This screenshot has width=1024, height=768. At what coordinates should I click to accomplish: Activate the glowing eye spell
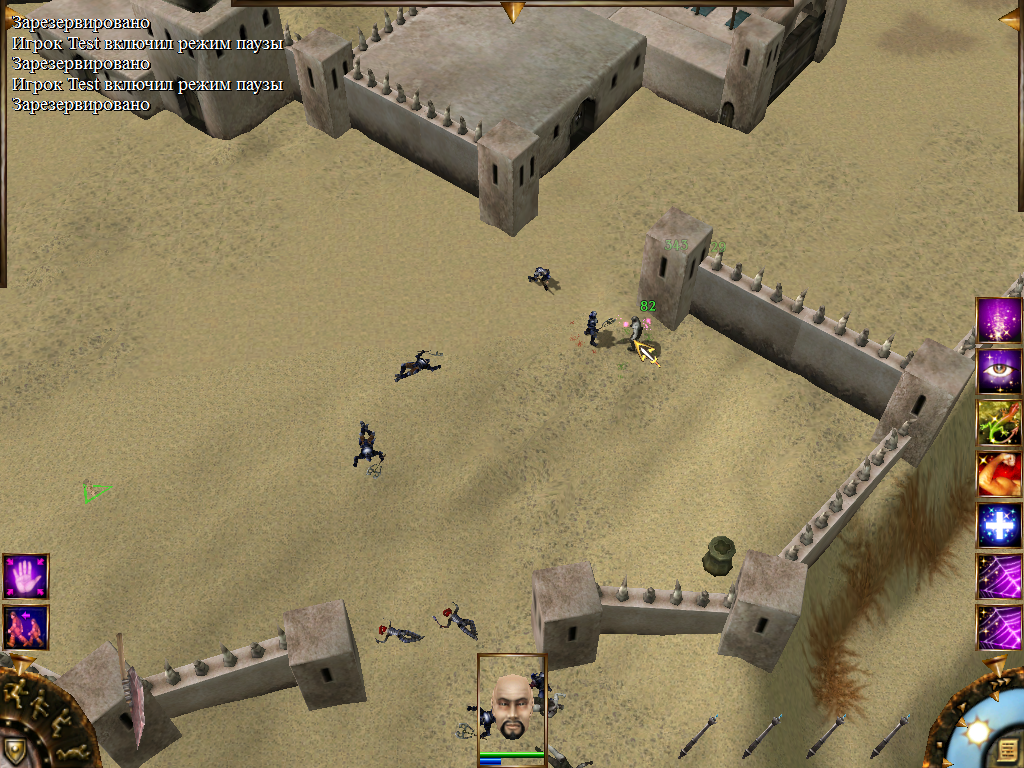(x=999, y=371)
